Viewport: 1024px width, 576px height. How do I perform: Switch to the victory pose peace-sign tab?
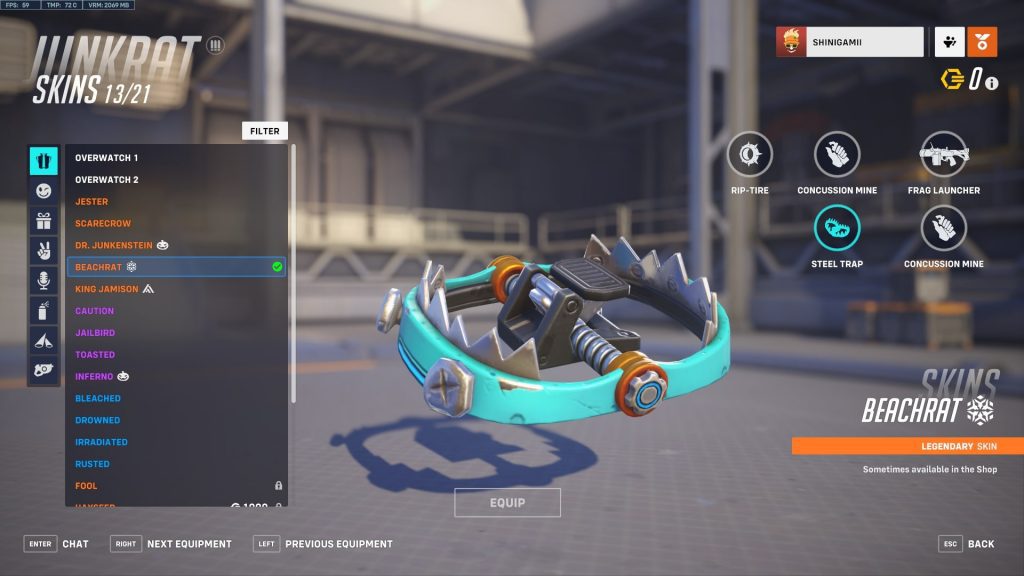click(x=44, y=250)
